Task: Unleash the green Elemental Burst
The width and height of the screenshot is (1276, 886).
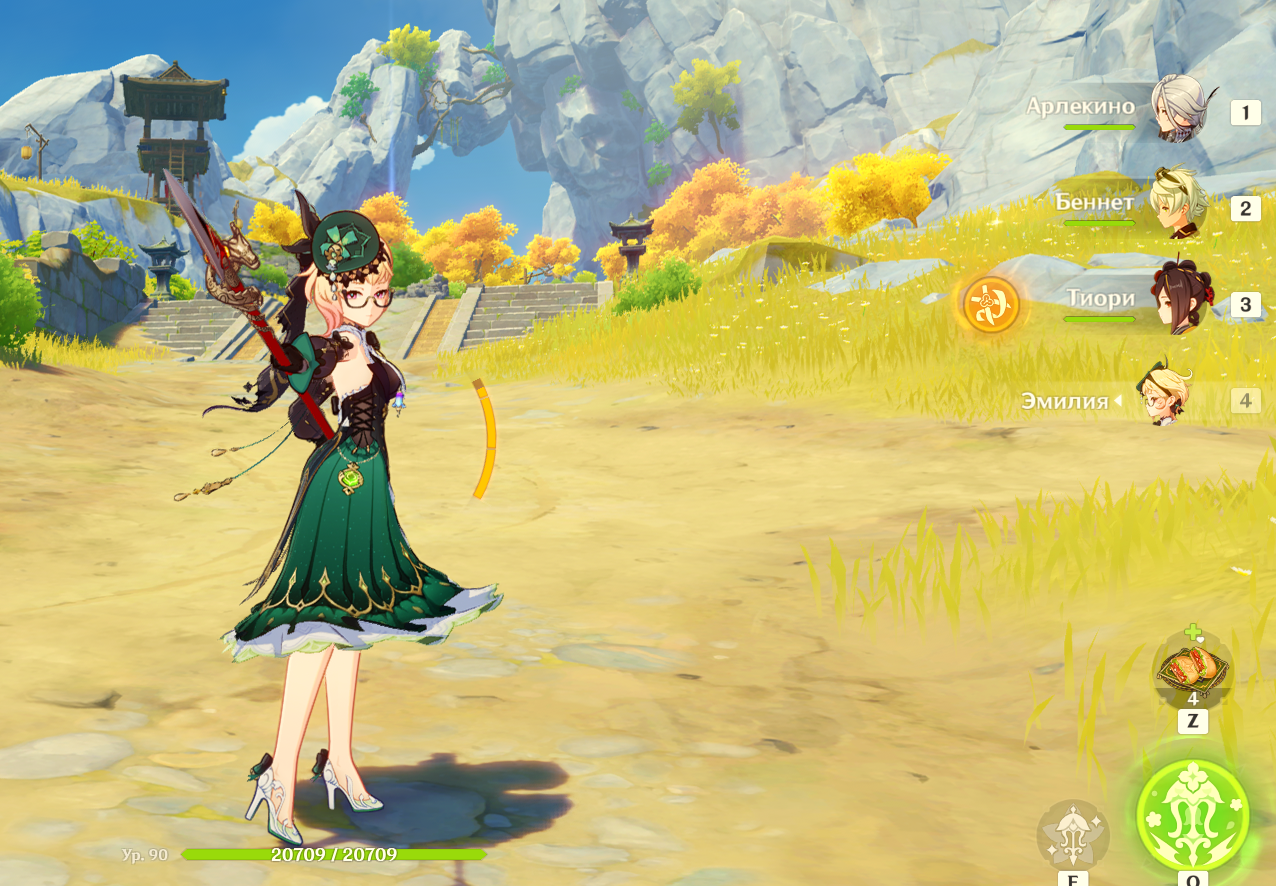Action: pos(1192,813)
